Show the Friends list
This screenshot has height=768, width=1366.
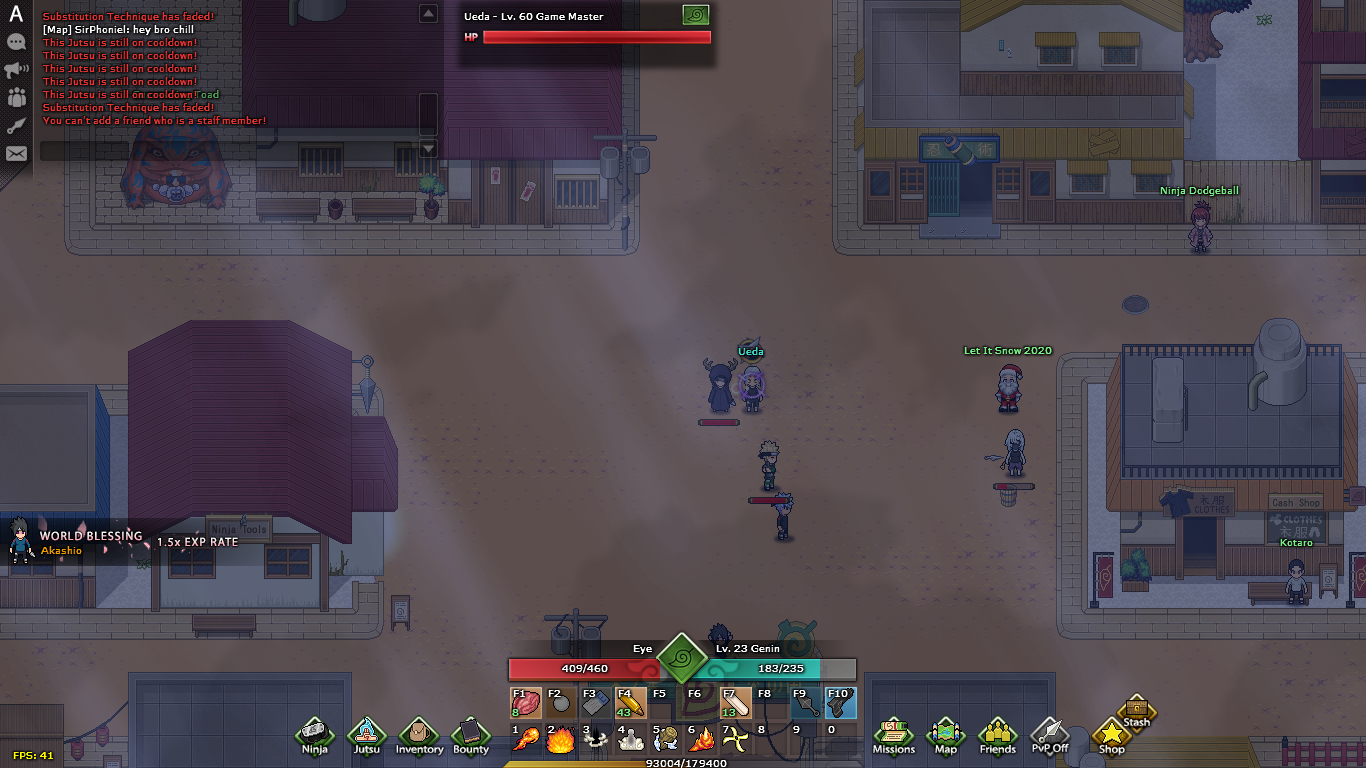click(997, 733)
